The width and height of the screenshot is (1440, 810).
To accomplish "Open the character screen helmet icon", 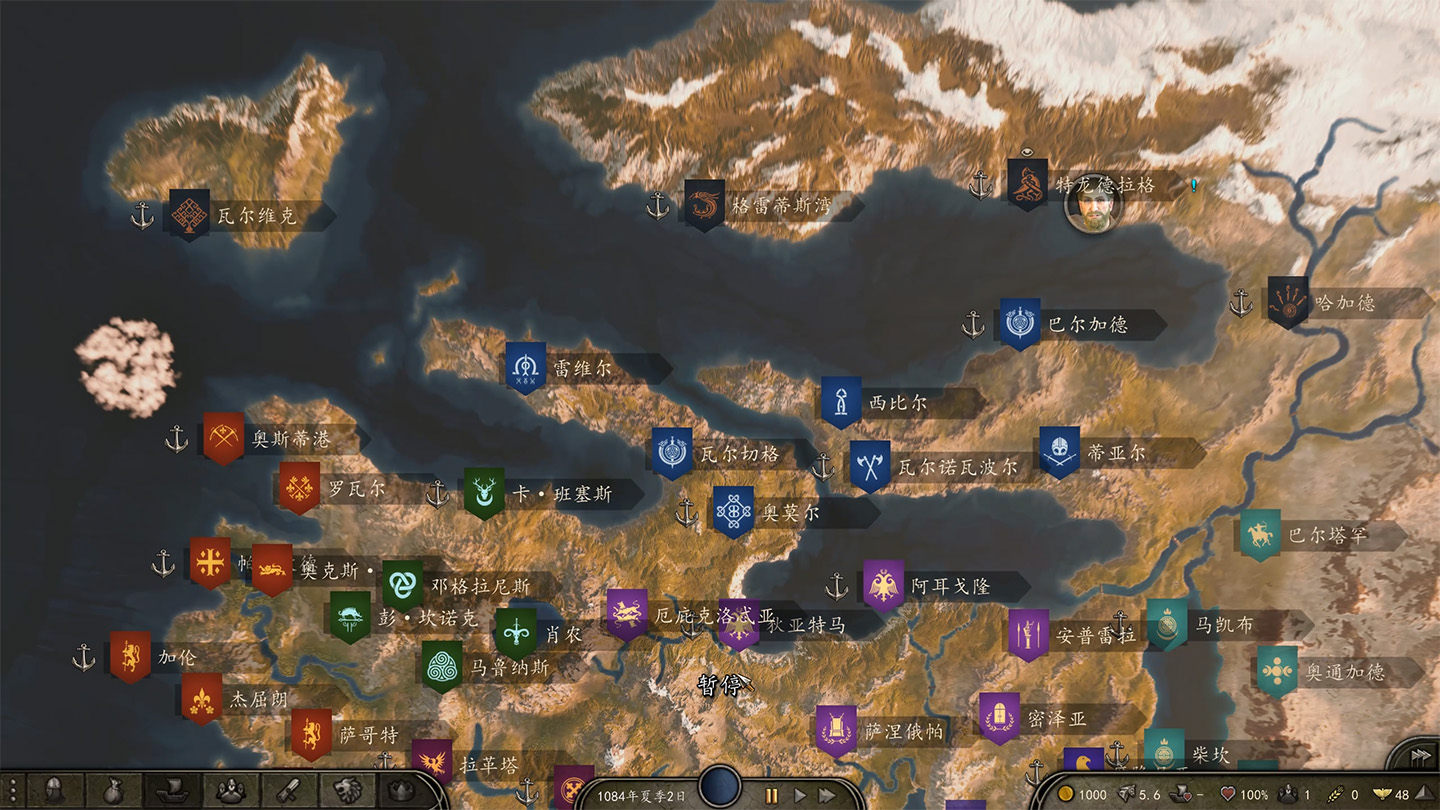I will point(53,790).
